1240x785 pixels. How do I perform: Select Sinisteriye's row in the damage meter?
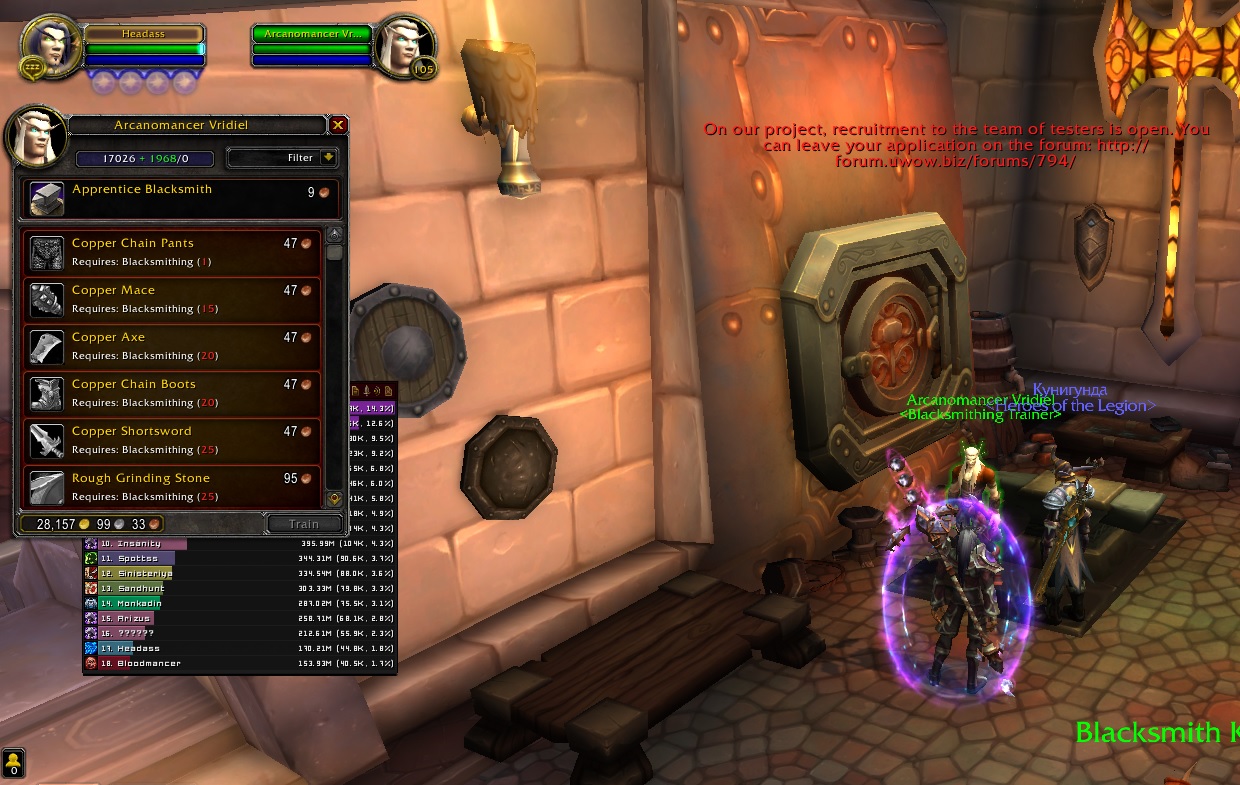pyautogui.click(x=240, y=574)
